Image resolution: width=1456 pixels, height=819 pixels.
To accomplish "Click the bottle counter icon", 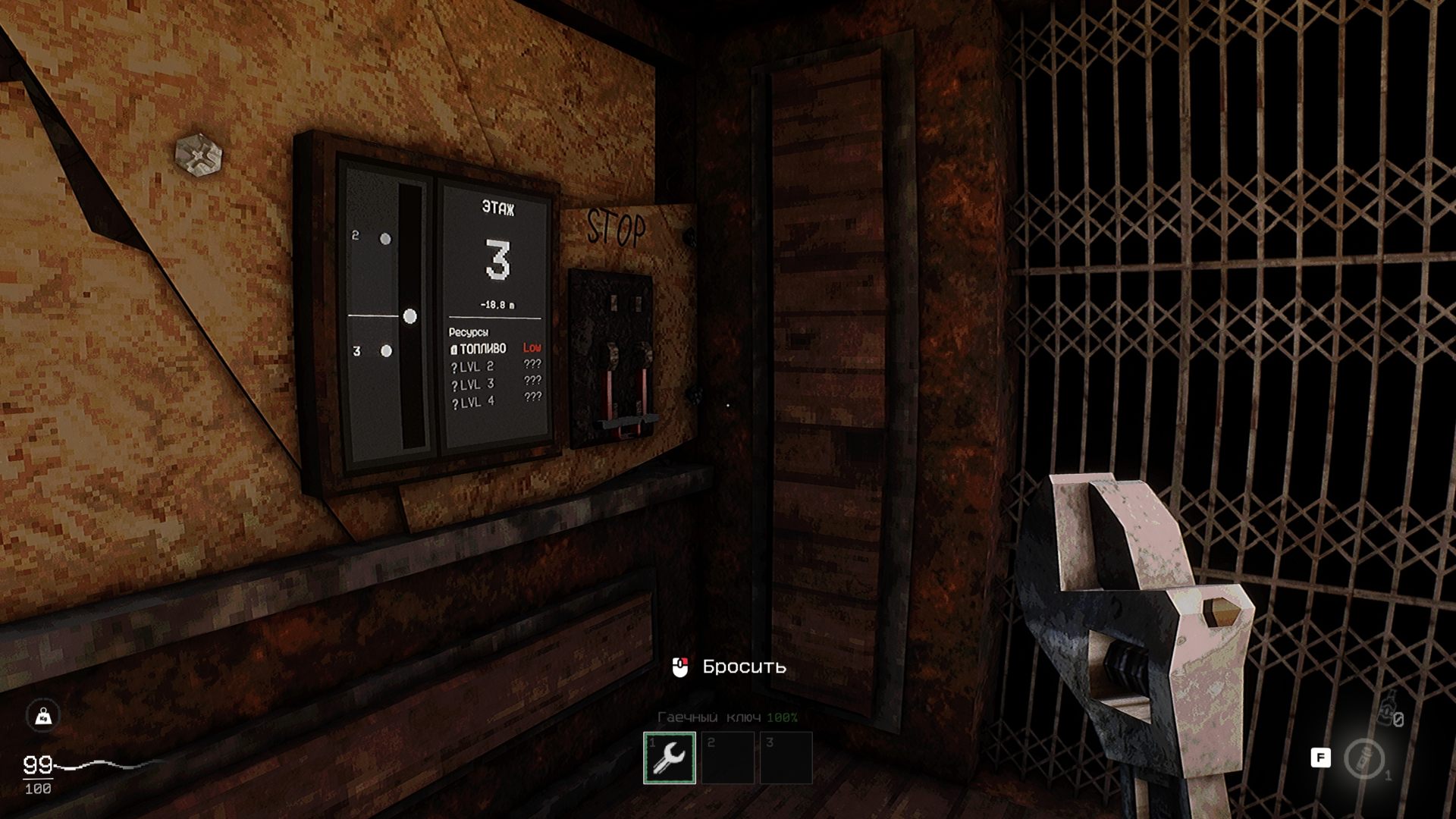I will click(x=1388, y=713).
